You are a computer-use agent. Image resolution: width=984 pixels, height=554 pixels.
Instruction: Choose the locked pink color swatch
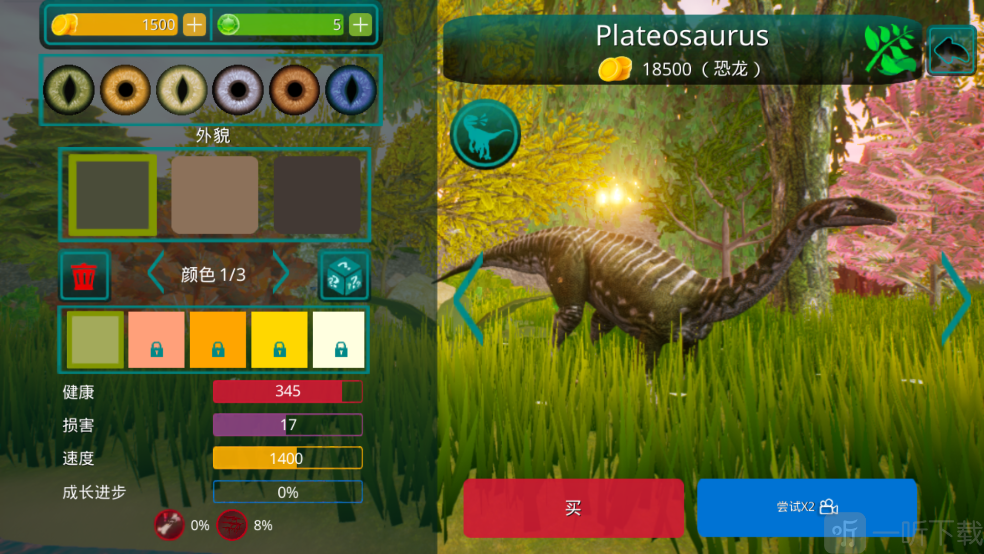pyautogui.click(x=156, y=340)
